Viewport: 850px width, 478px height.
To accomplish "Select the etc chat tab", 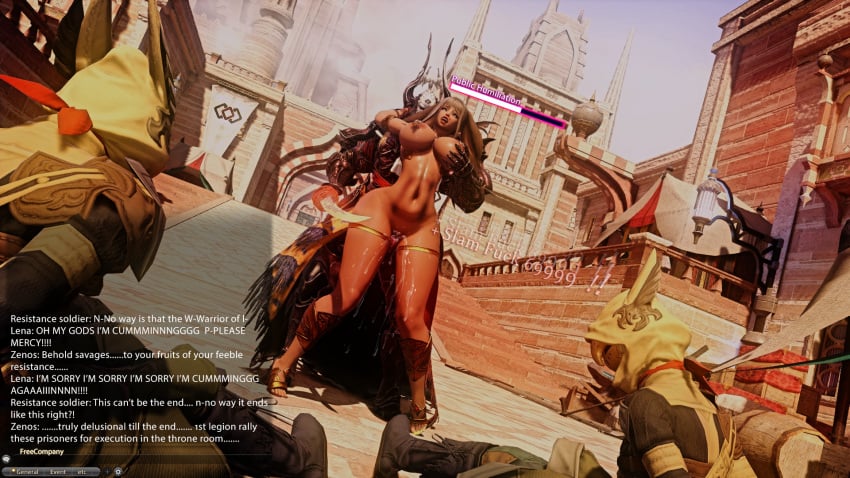I will [x=83, y=470].
